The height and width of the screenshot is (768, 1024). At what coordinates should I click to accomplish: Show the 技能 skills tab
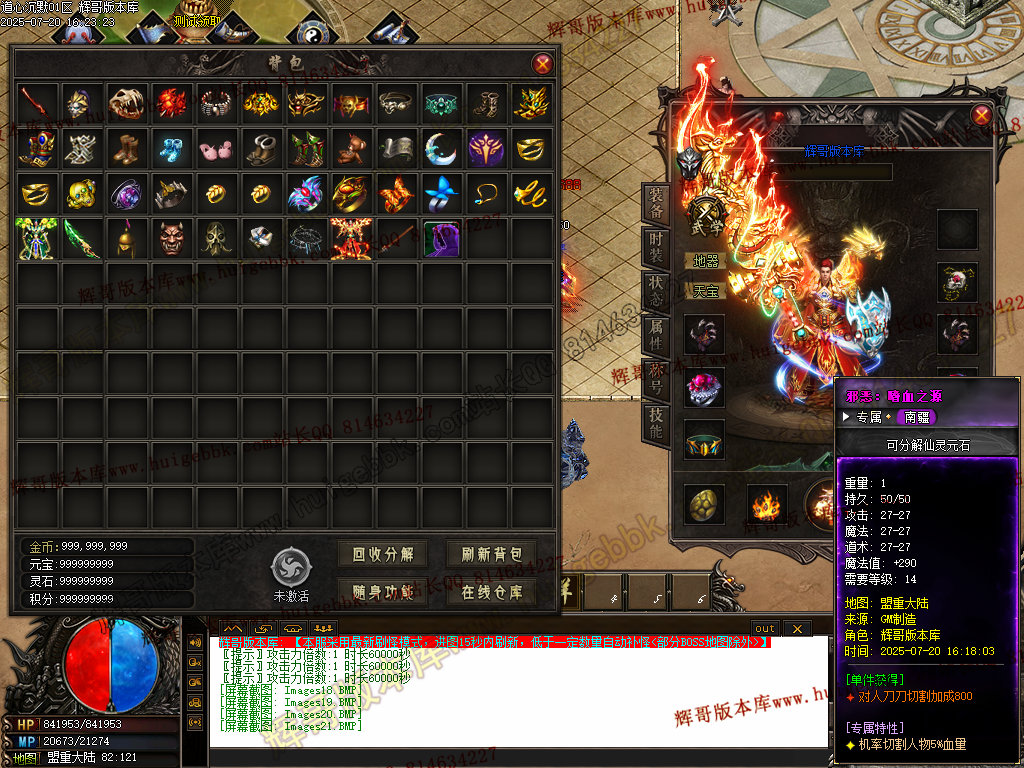pyautogui.click(x=655, y=424)
